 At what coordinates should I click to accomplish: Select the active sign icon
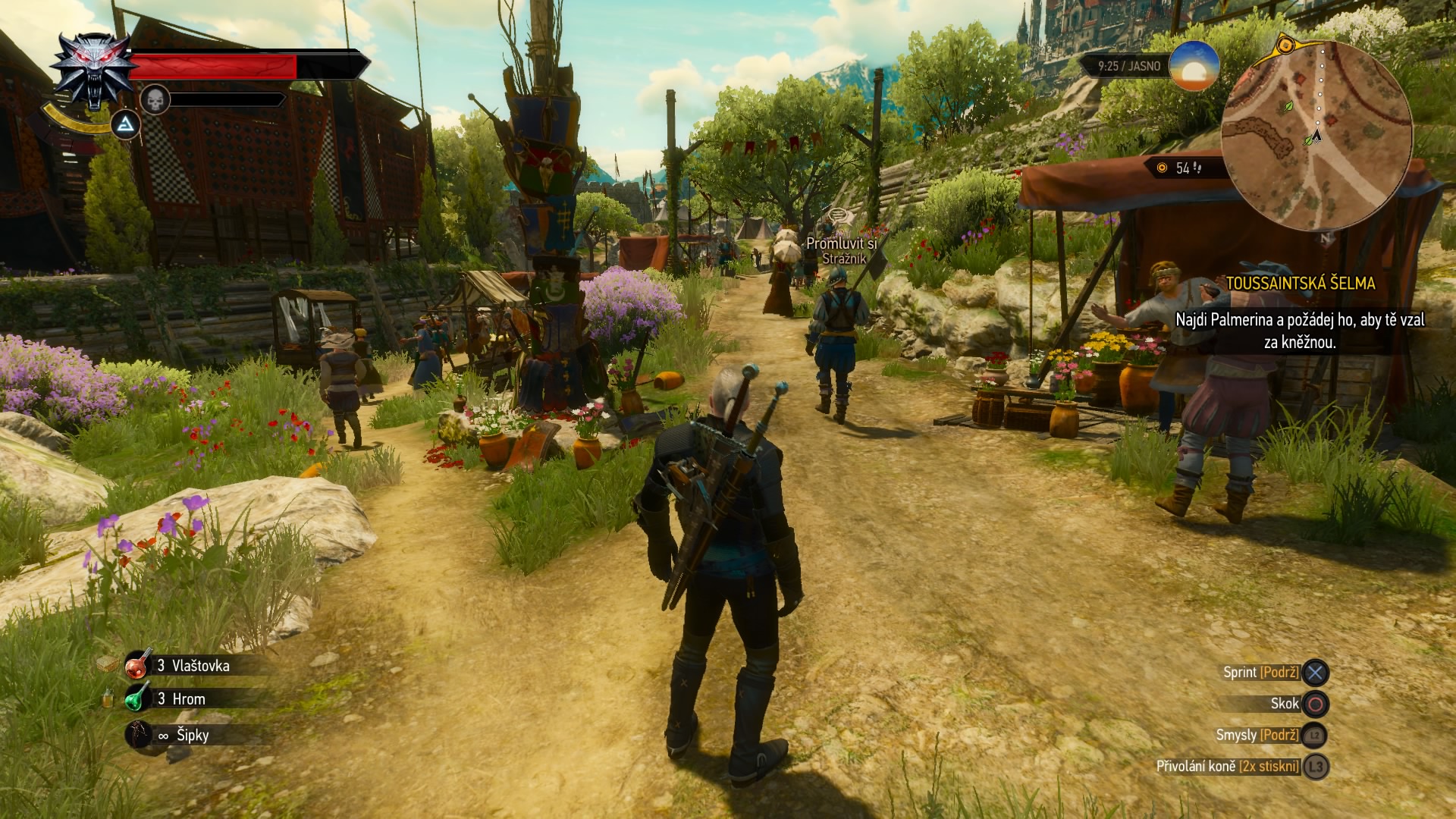127,125
